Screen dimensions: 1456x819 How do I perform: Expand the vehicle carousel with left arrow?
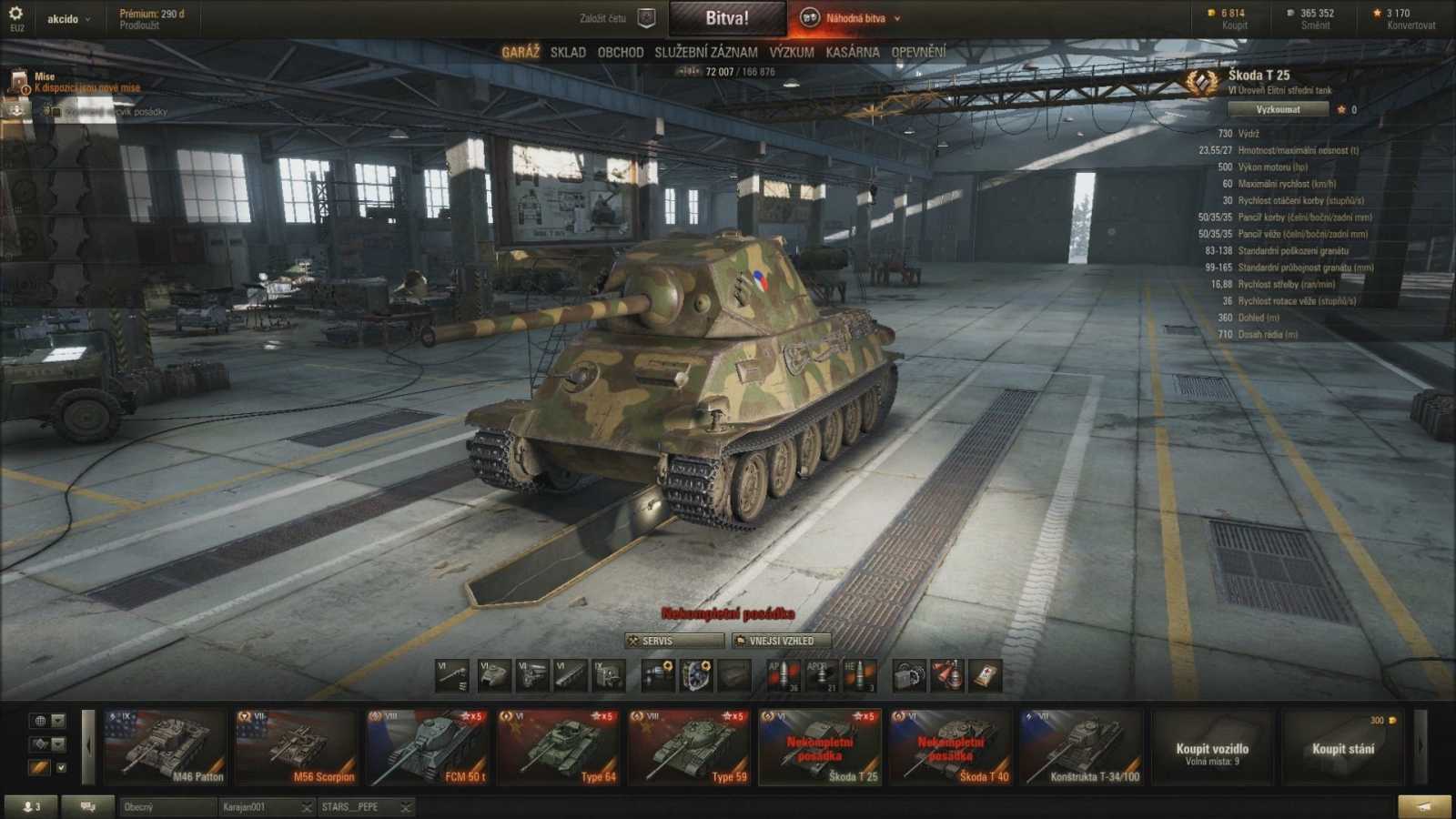tap(88, 744)
